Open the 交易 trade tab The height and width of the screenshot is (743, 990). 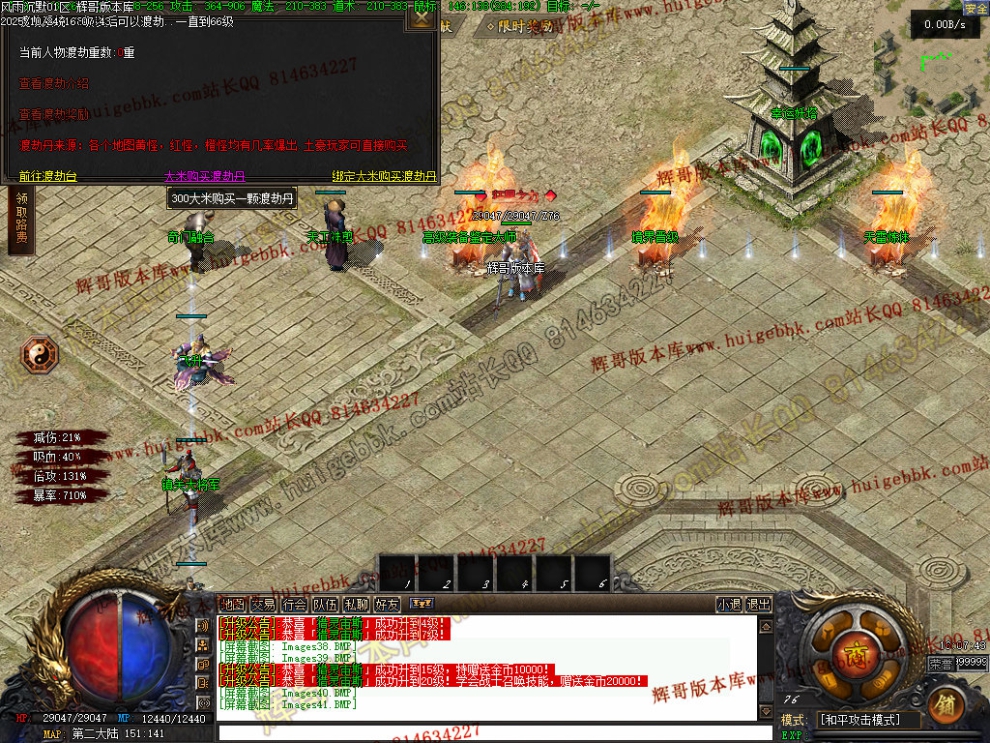point(263,604)
